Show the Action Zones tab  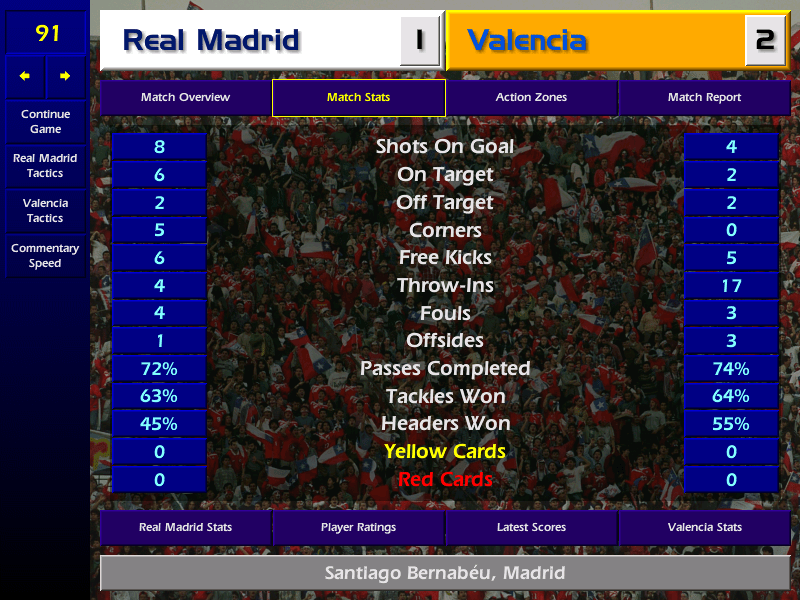(x=531, y=97)
